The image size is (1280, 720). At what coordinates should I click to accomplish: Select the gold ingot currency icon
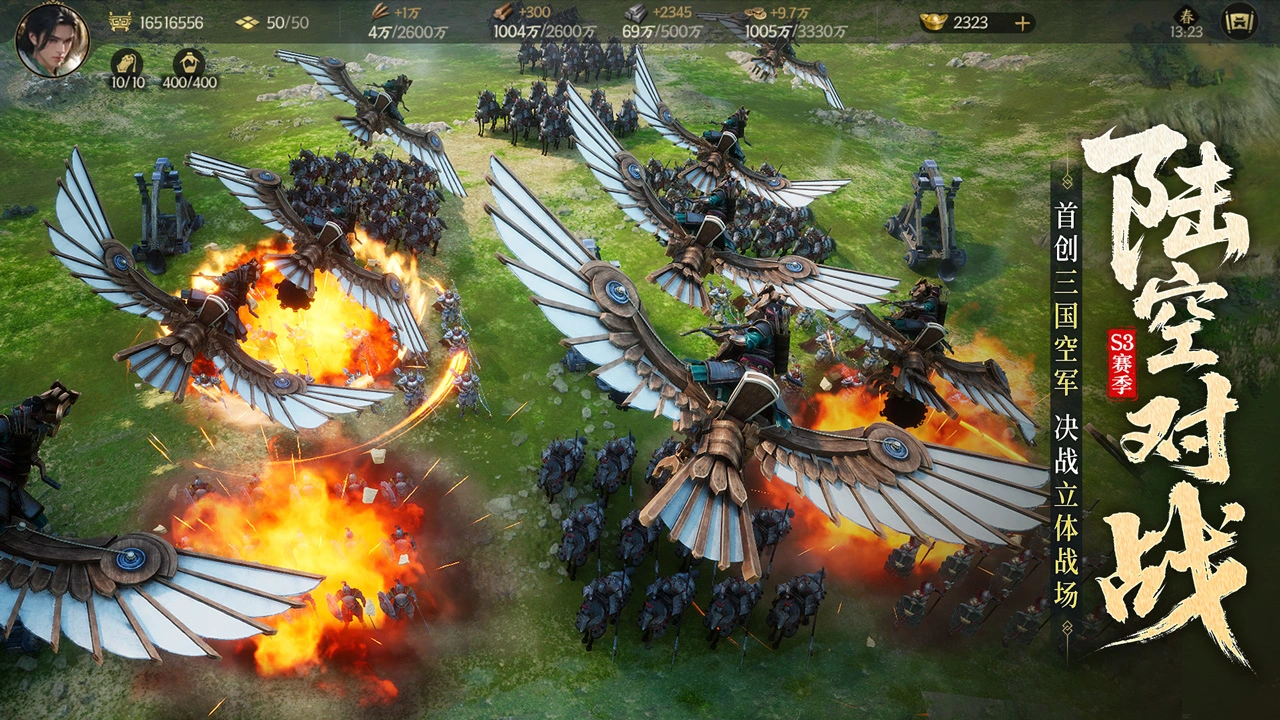click(x=935, y=22)
